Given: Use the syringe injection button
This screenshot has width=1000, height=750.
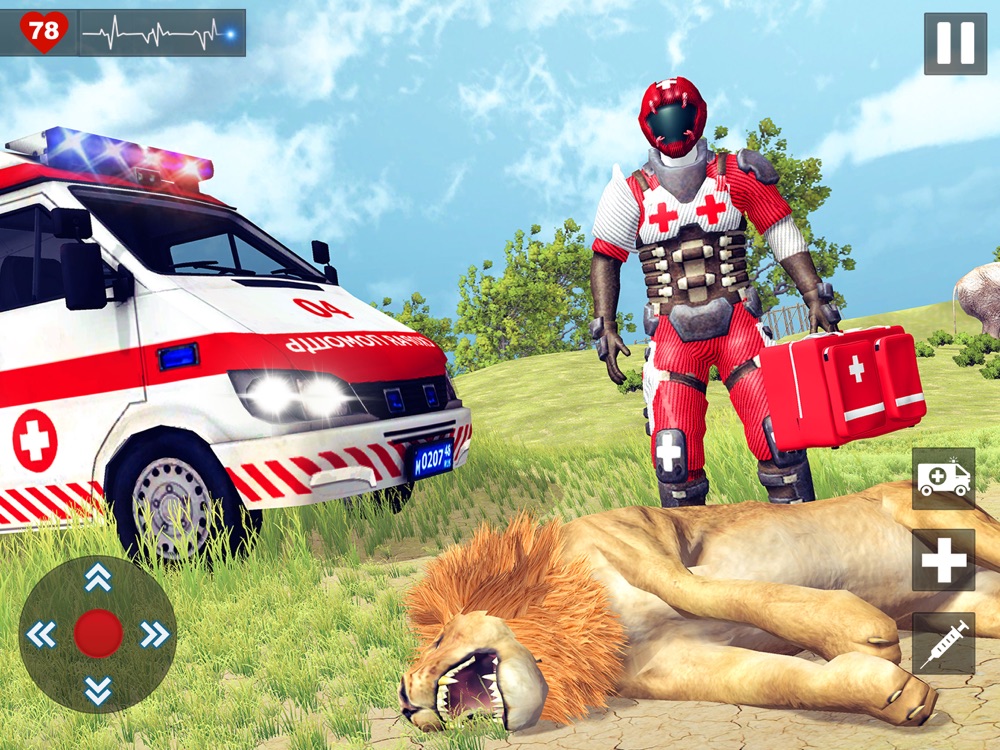Looking at the screenshot, I should [x=943, y=643].
